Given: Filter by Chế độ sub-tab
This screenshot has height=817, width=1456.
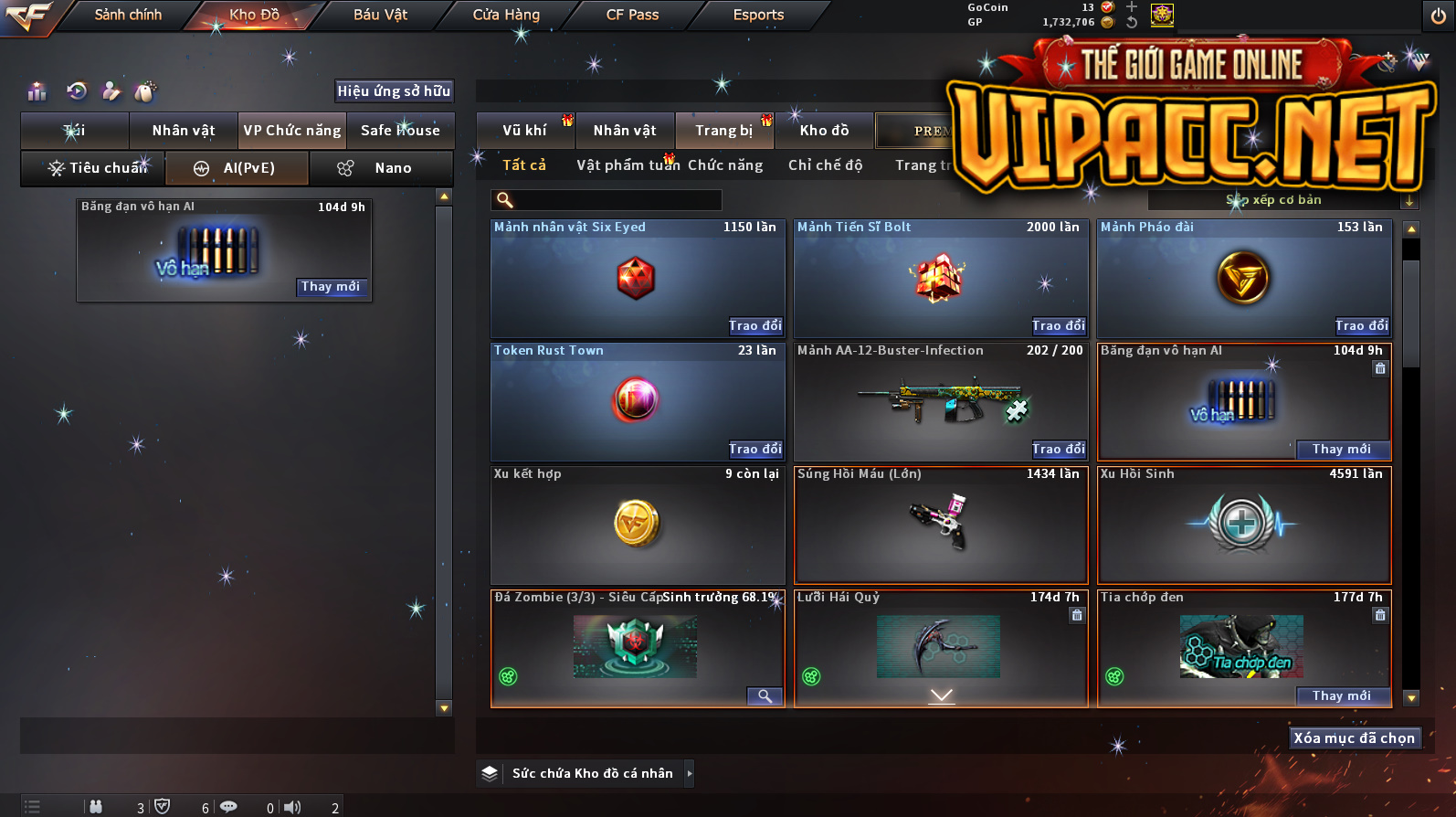Looking at the screenshot, I should click(826, 165).
